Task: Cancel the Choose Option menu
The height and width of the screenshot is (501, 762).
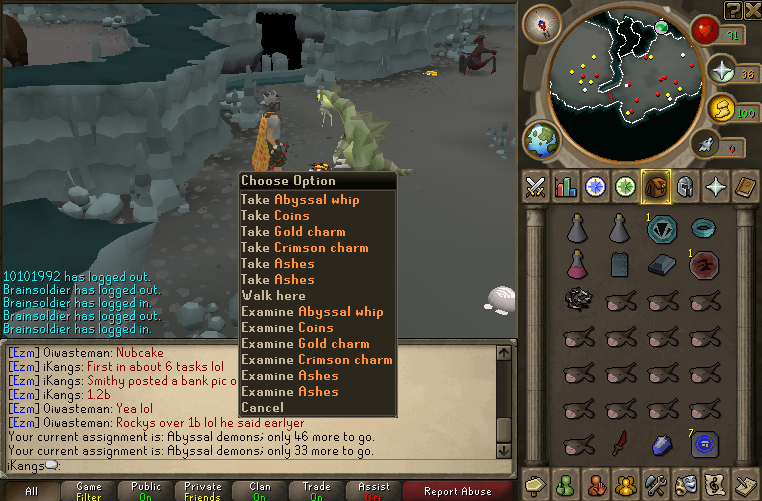Action: coord(263,407)
